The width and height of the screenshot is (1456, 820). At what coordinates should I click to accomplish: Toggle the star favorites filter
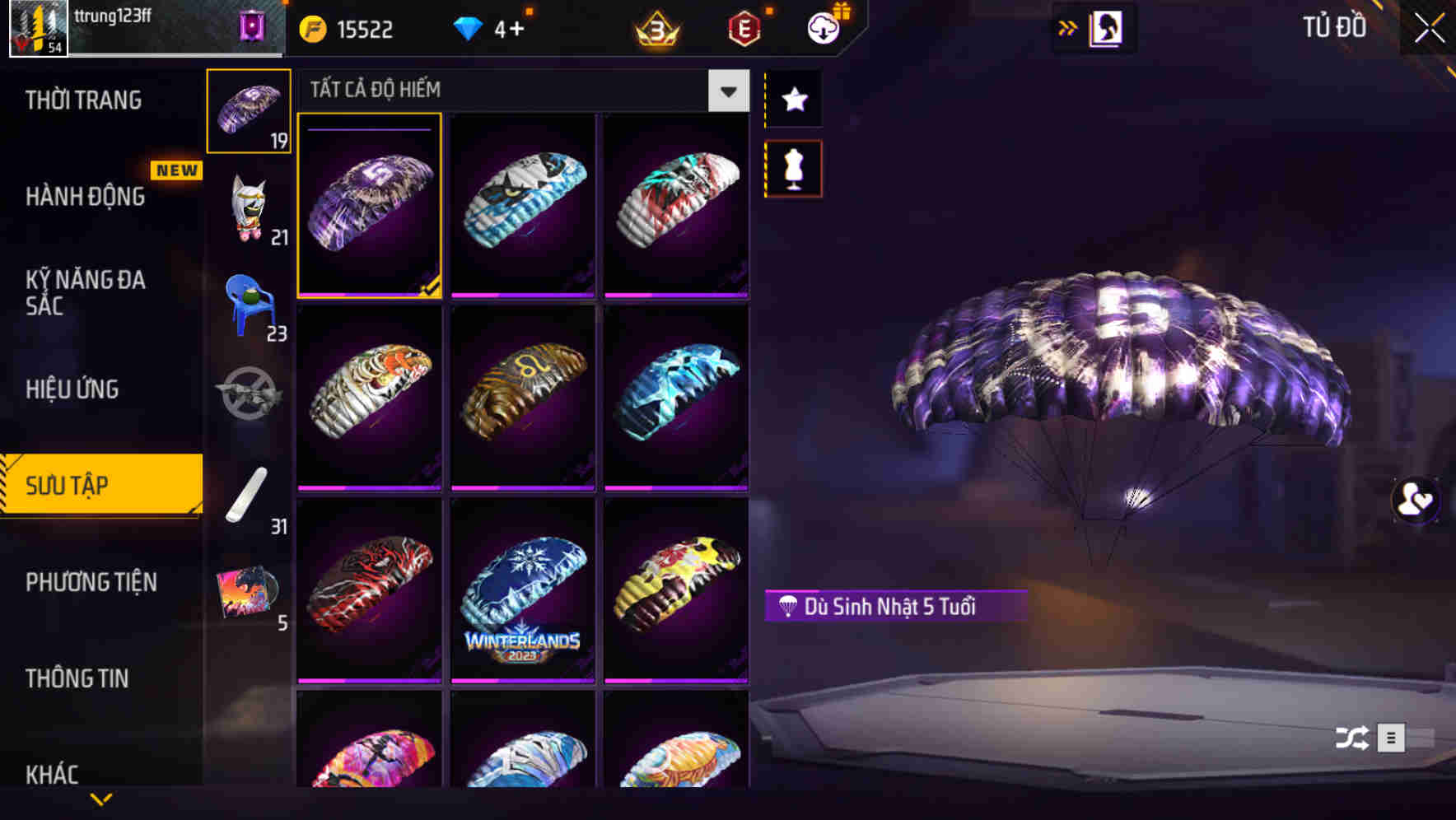click(793, 100)
